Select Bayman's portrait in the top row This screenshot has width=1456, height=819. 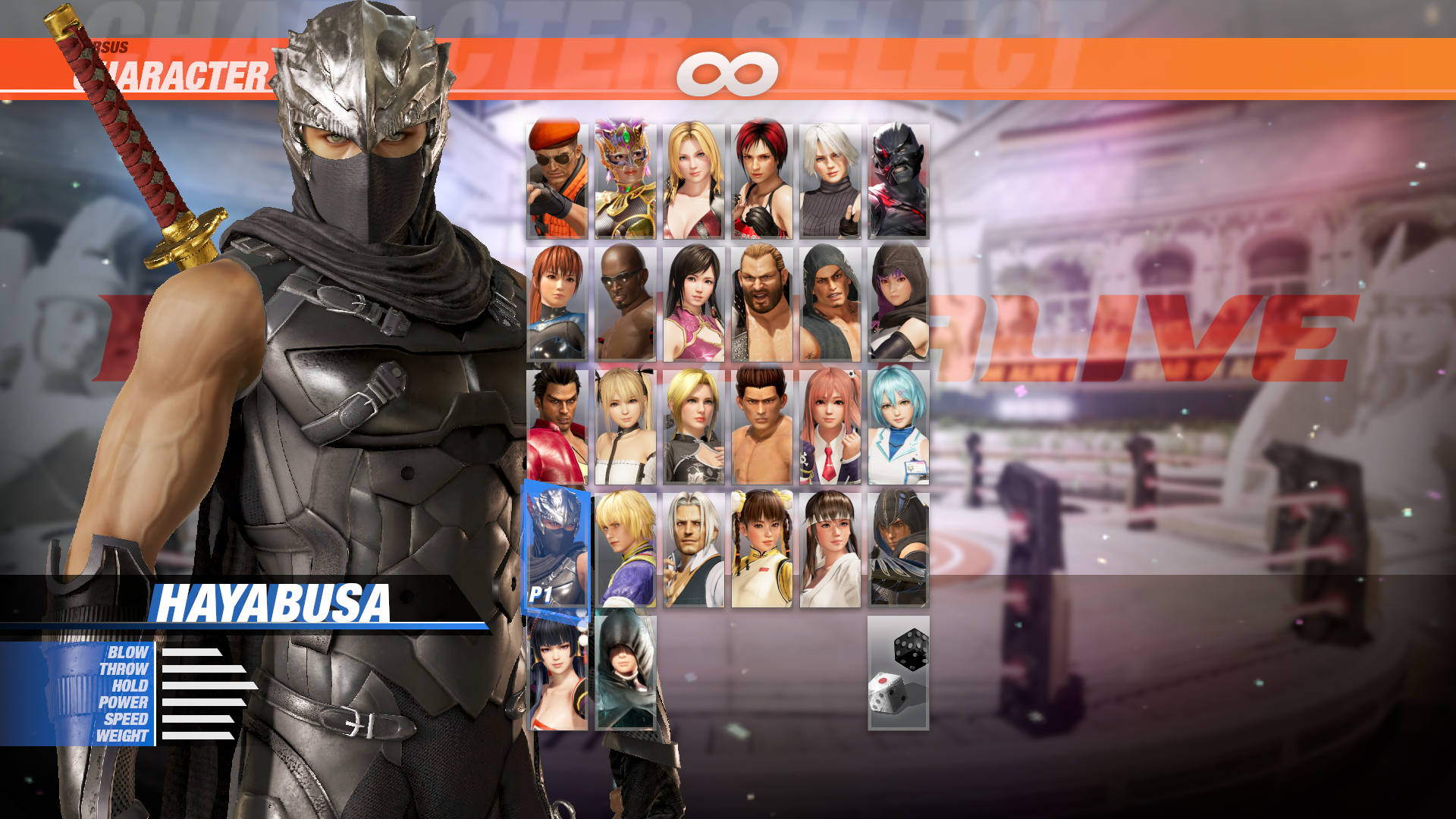click(559, 178)
